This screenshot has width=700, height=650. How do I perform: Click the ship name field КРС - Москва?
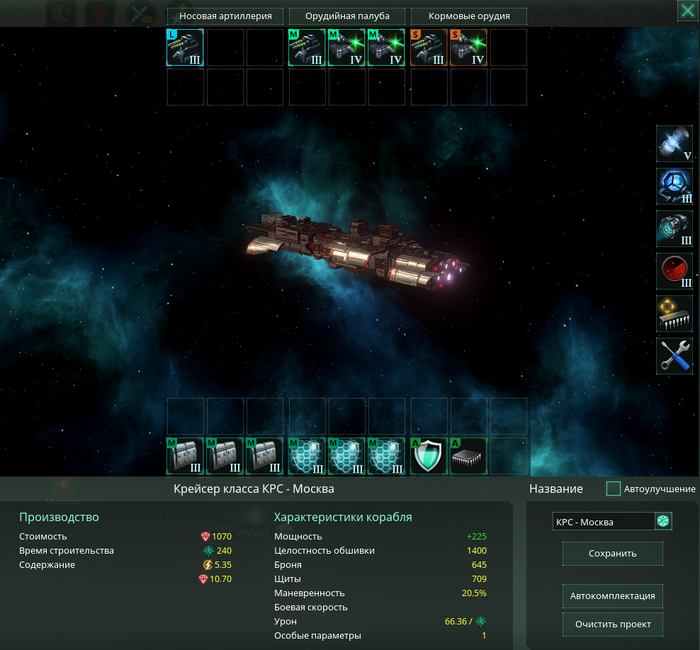pyautogui.click(x=601, y=522)
